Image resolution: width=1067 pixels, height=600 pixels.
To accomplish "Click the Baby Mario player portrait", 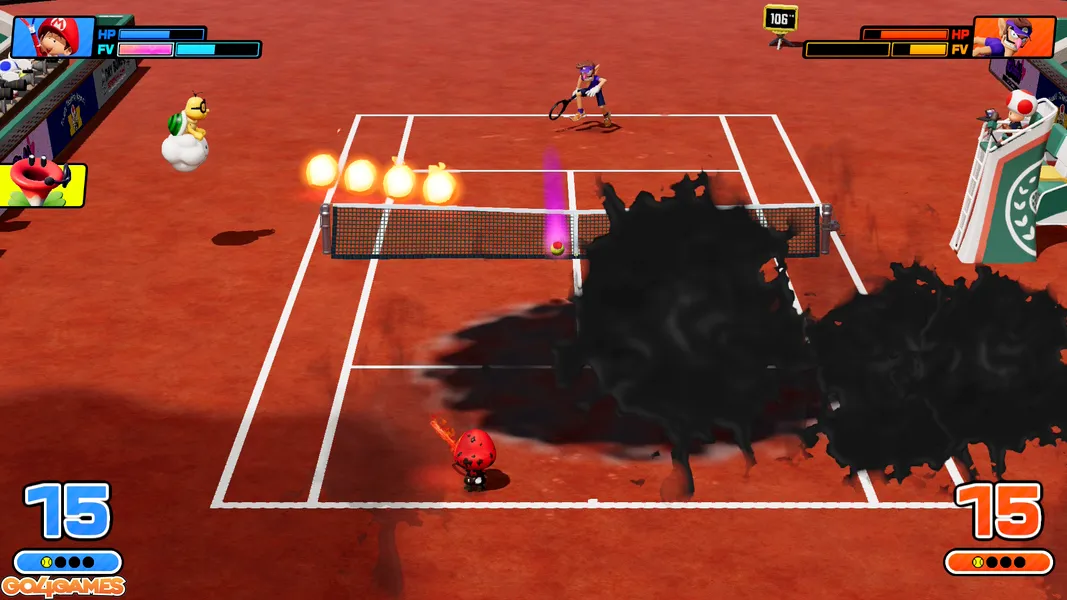I will [52, 37].
